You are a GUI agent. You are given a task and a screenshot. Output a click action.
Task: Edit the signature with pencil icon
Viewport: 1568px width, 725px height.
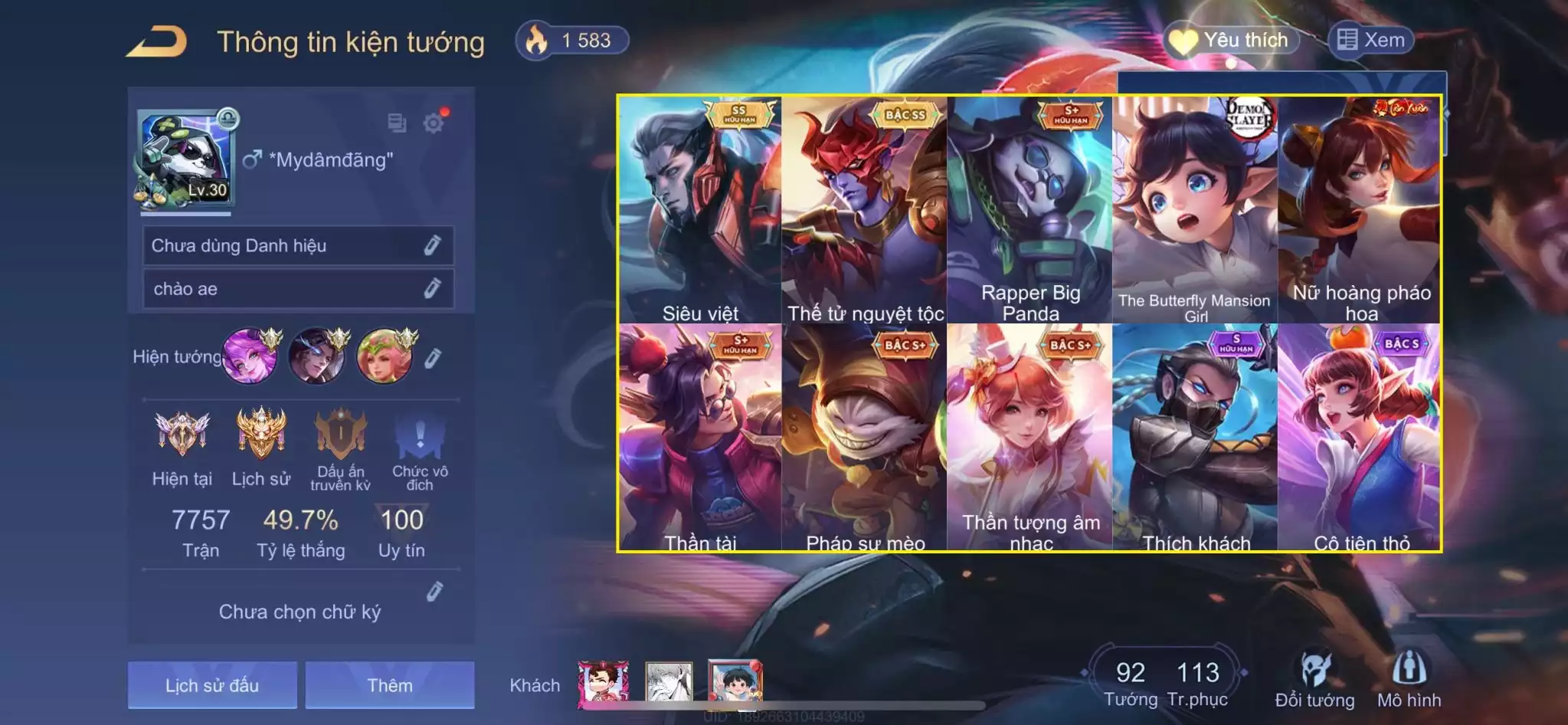point(434,592)
